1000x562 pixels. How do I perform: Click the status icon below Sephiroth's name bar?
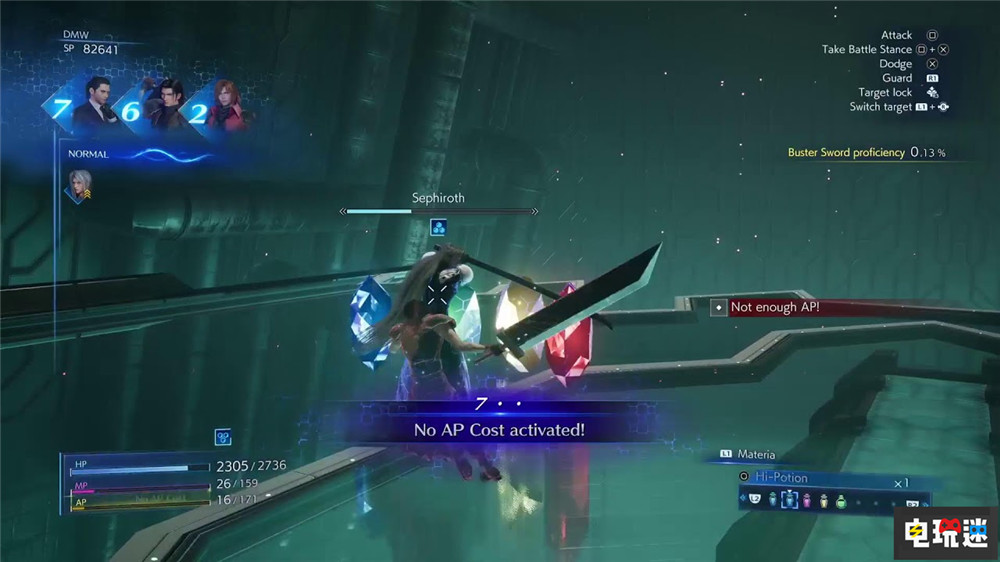438,228
